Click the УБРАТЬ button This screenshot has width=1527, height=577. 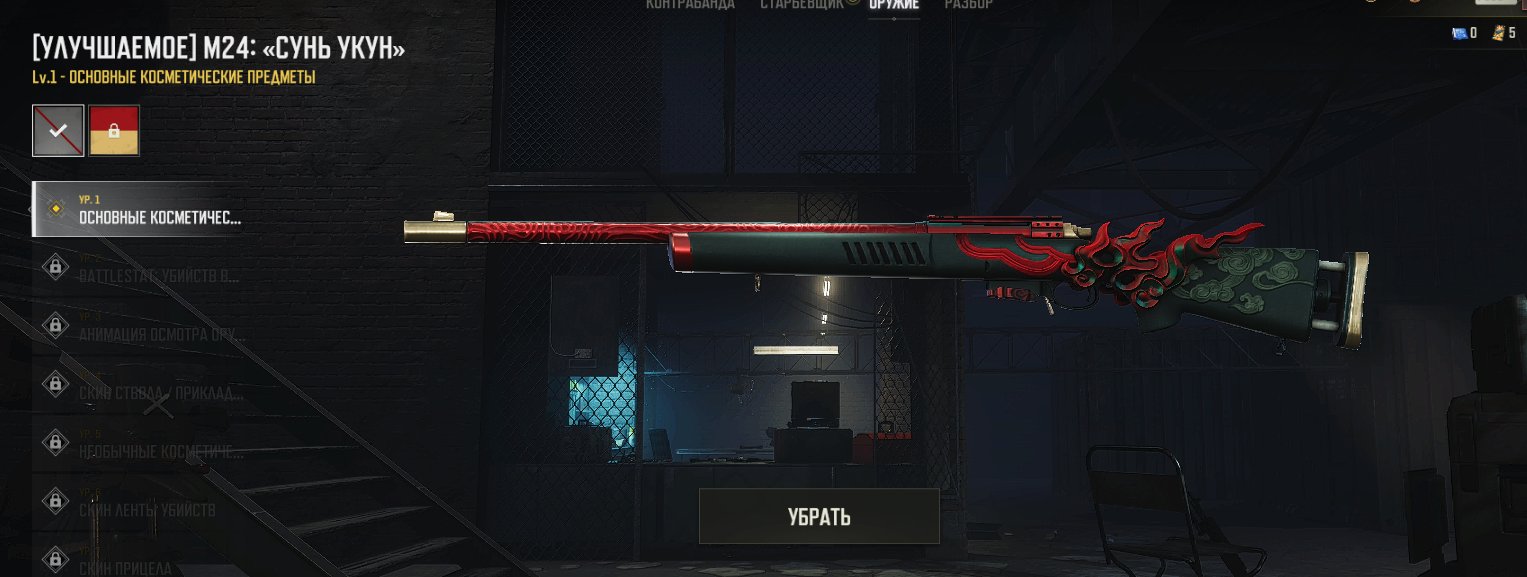coord(818,516)
